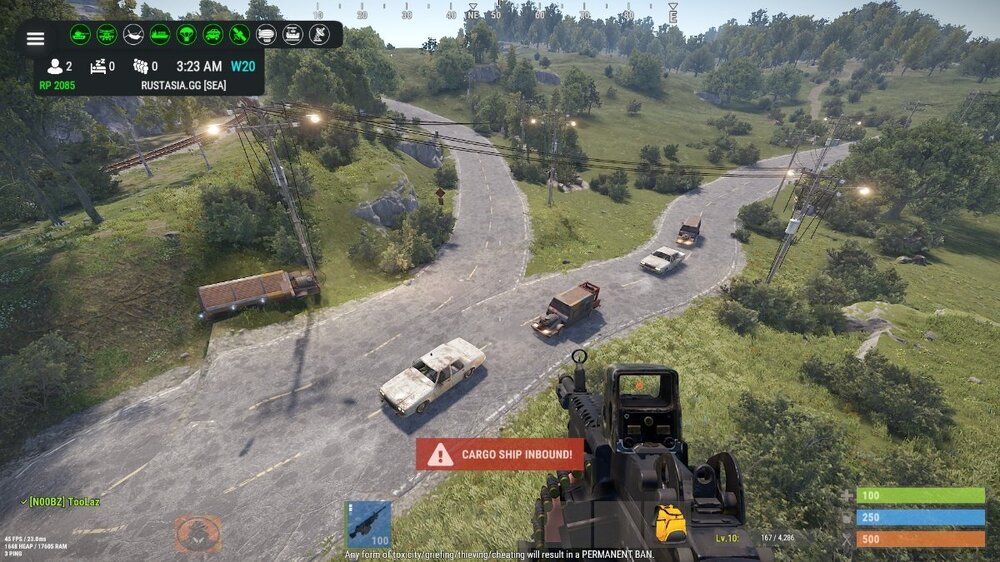1000x562 pixels.
Task: Click the tank event icon
Action: point(81,35)
